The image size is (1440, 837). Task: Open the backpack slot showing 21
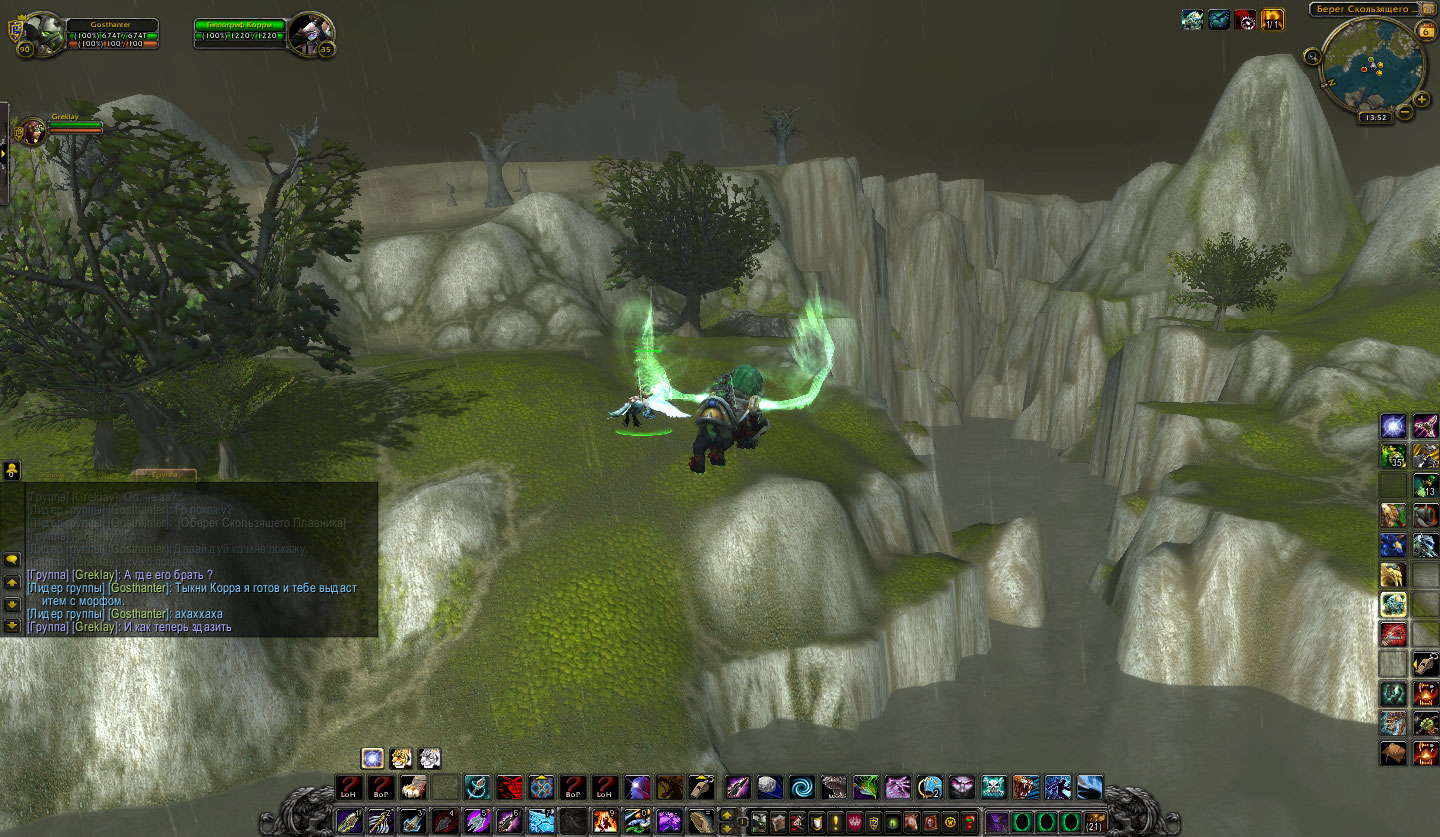[x=1095, y=823]
